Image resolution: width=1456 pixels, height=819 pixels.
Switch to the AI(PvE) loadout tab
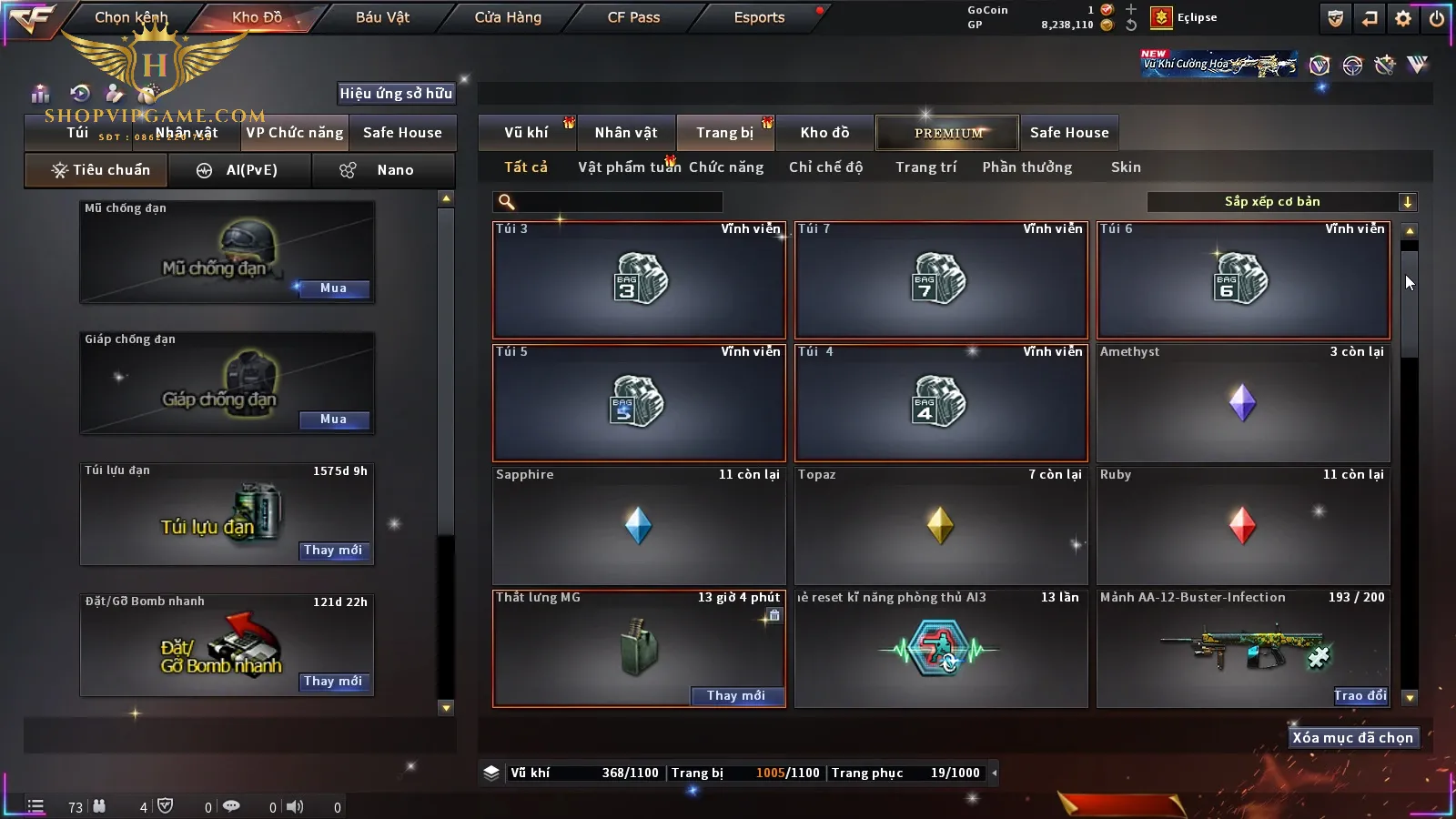[x=240, y=170]
